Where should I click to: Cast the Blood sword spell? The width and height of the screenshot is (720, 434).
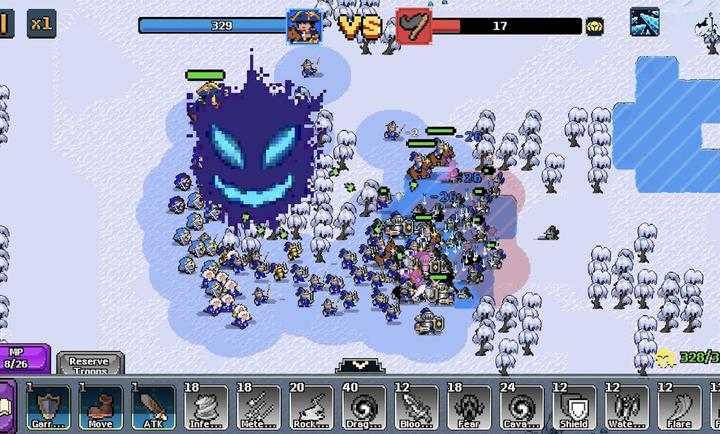point(415,407)
